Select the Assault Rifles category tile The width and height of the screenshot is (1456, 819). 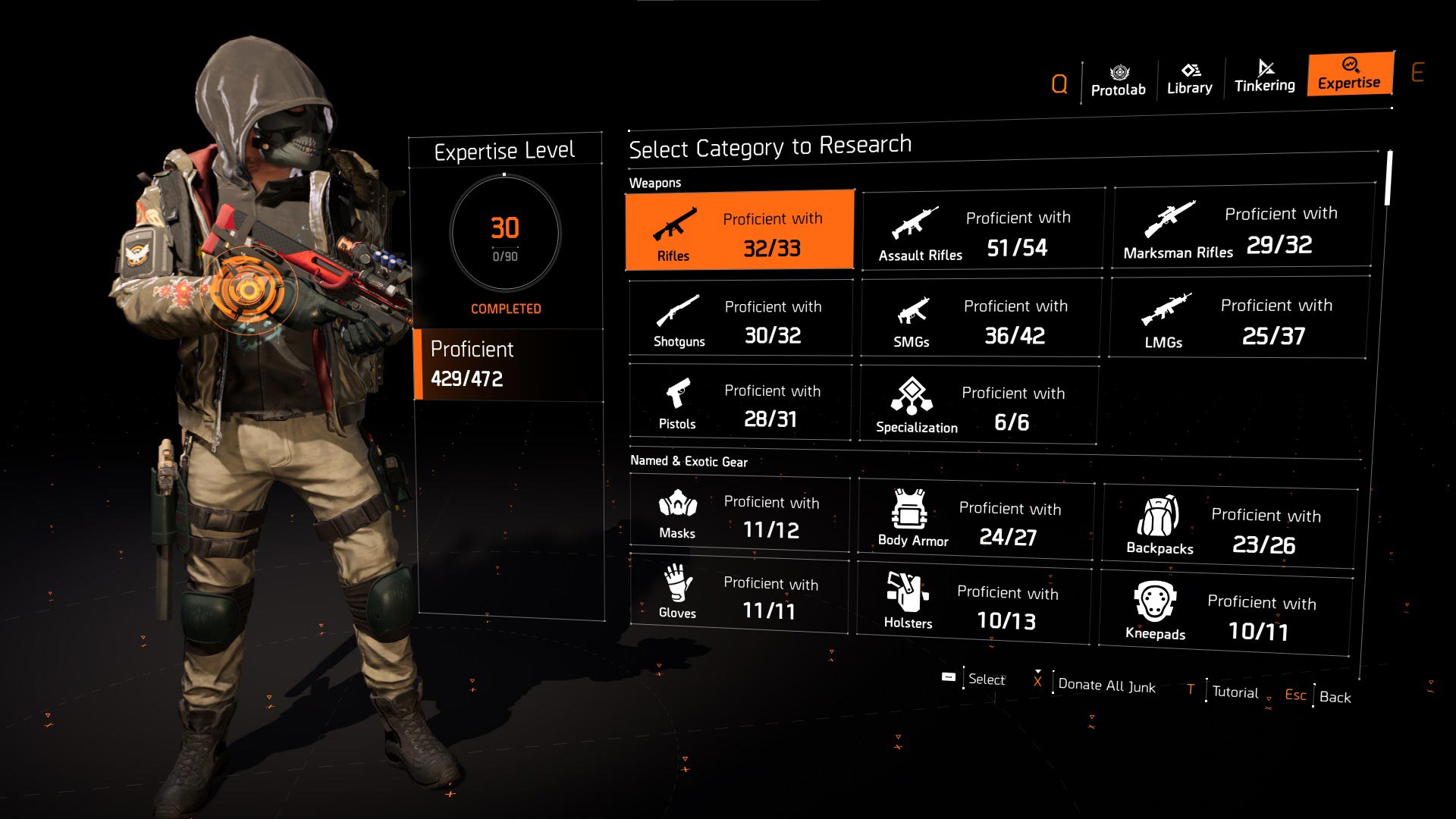tap(982, 231)
